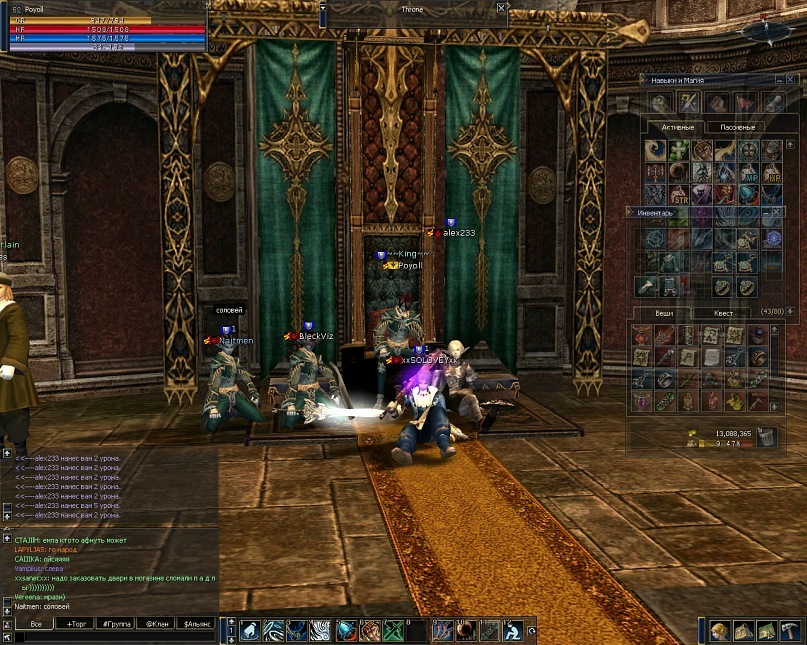Screen dimensions: 807x645
Task: Switch to the Пассивные skills tab
Action: pyautogui.click(x=737, y=127)
